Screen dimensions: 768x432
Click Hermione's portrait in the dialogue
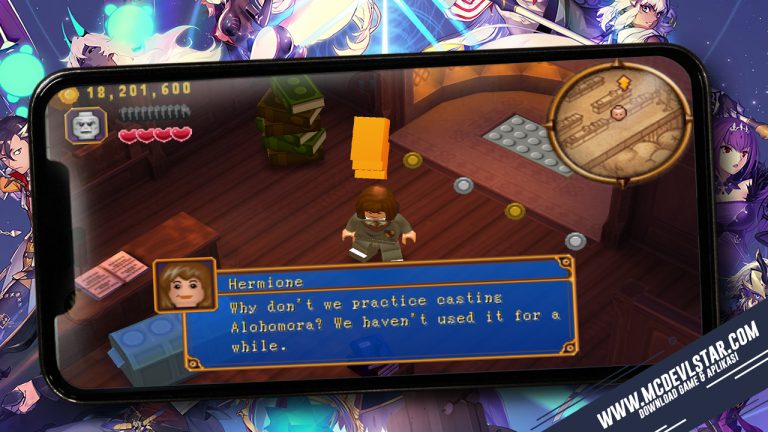(184, 286)
